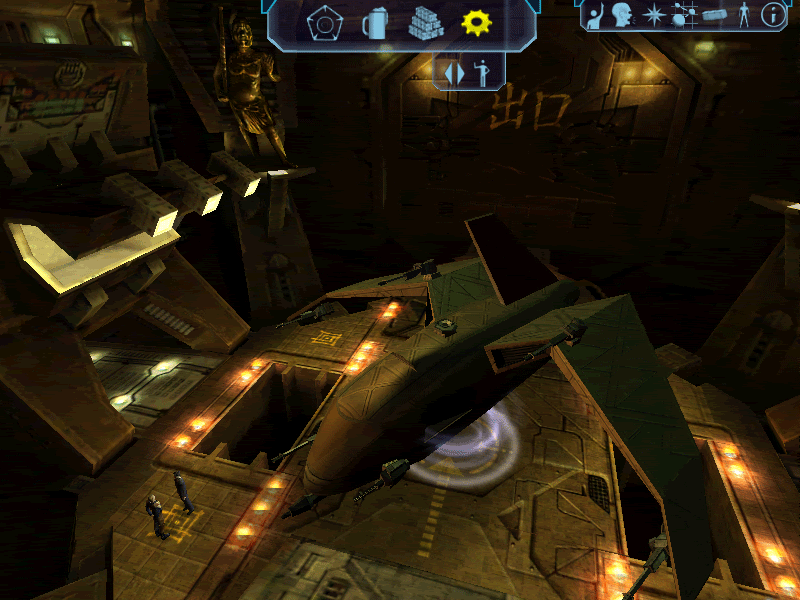Open the standing humanoid figure icon
This screenshot has height=600, width=800.
[743, 15]
